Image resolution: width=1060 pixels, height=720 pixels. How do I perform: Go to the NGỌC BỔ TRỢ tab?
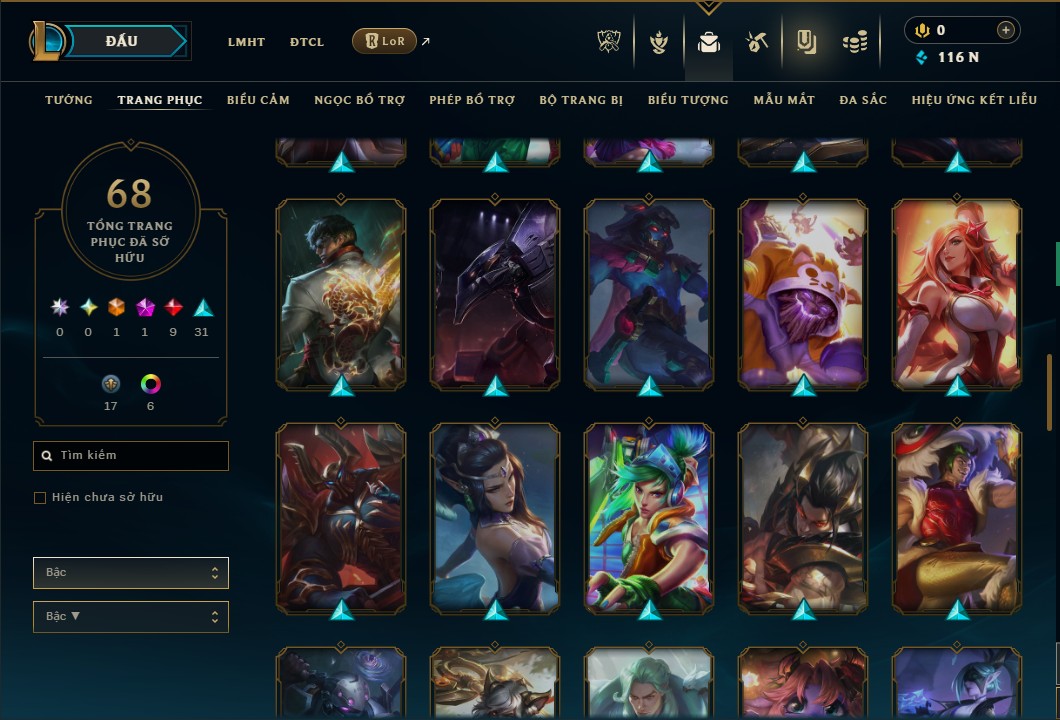pos(359,100)
